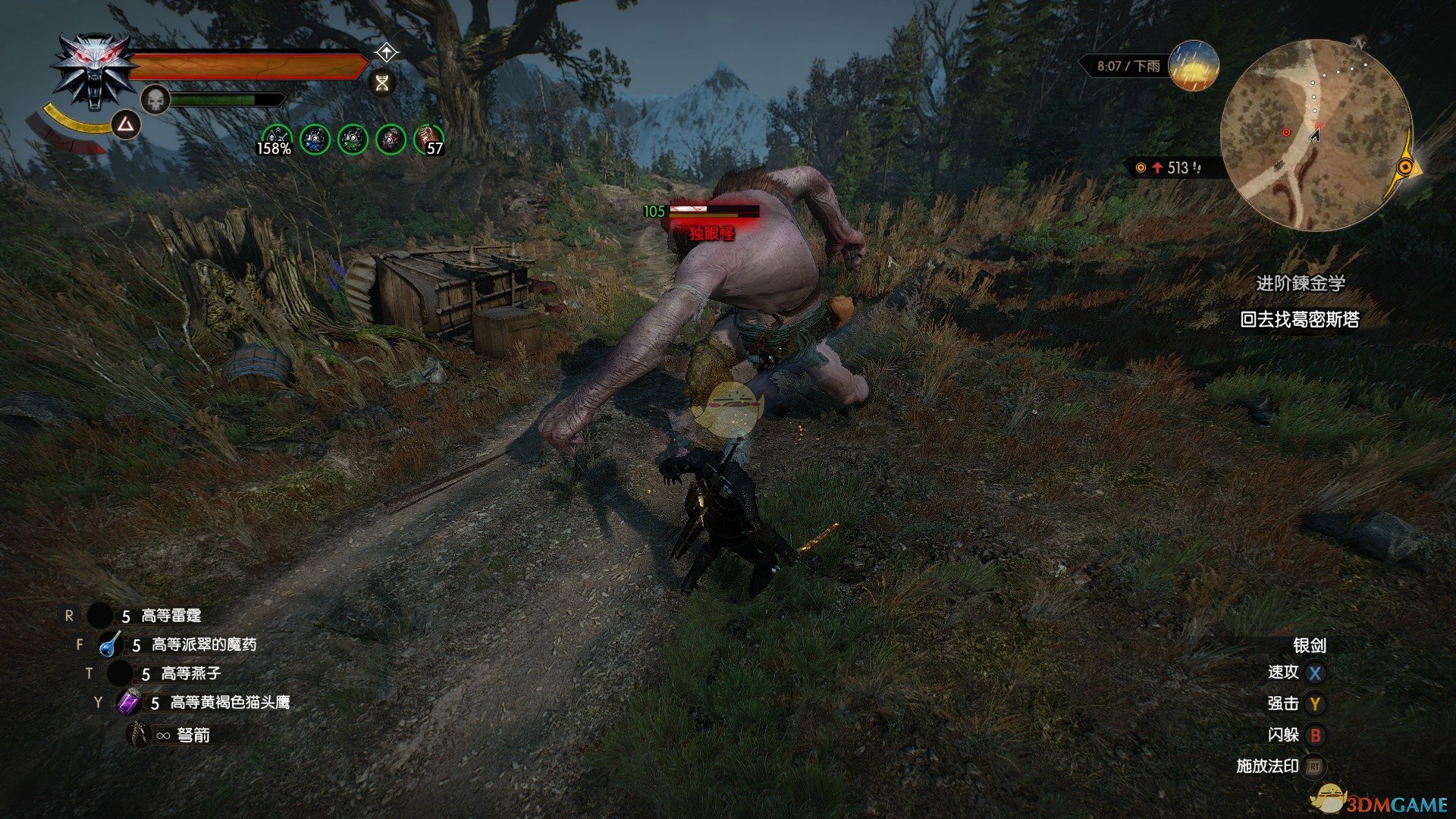Select the Igni triangle sign icon
Screen dimensions: 1456x819
pos(126,124)
